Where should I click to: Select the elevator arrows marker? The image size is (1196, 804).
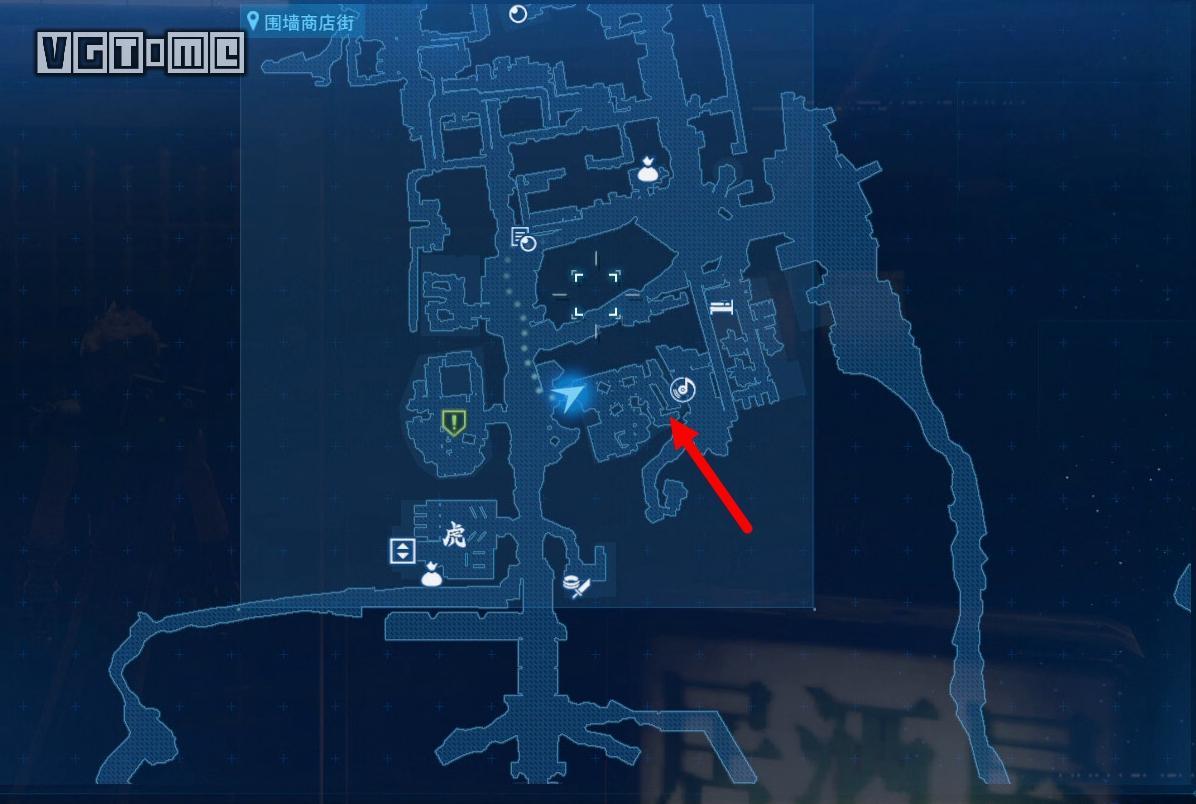click(x=402, y=550)
